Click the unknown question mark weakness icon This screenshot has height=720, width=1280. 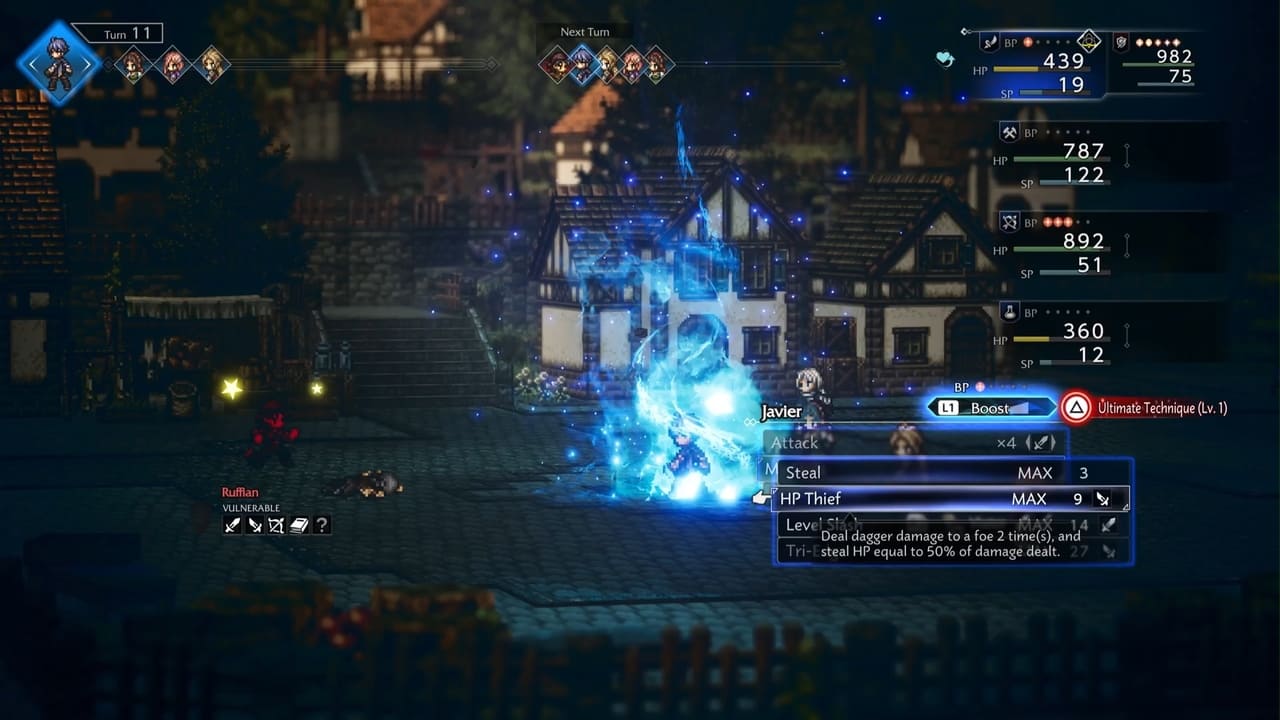321,525
